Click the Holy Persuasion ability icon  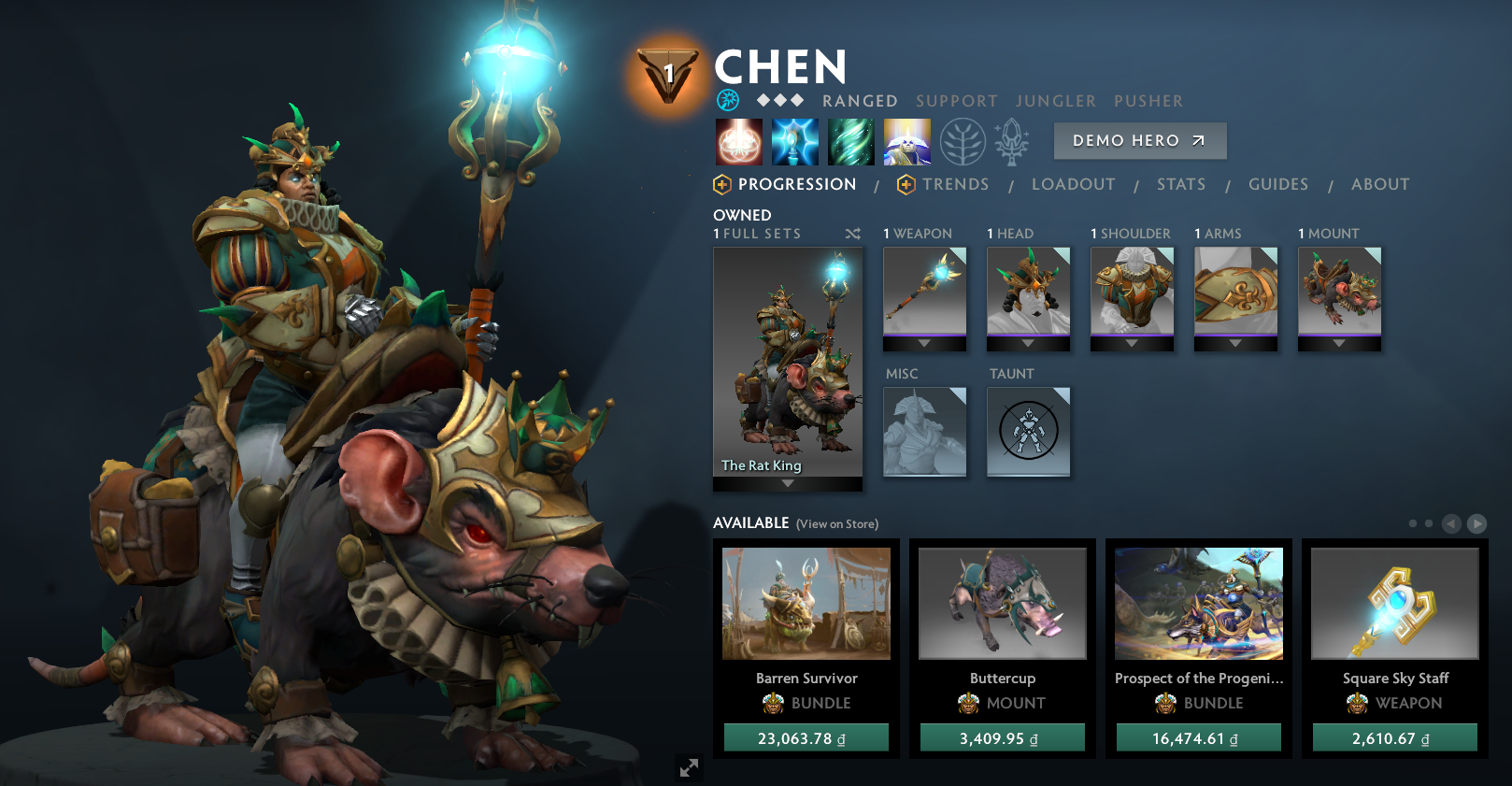point(796,141)
